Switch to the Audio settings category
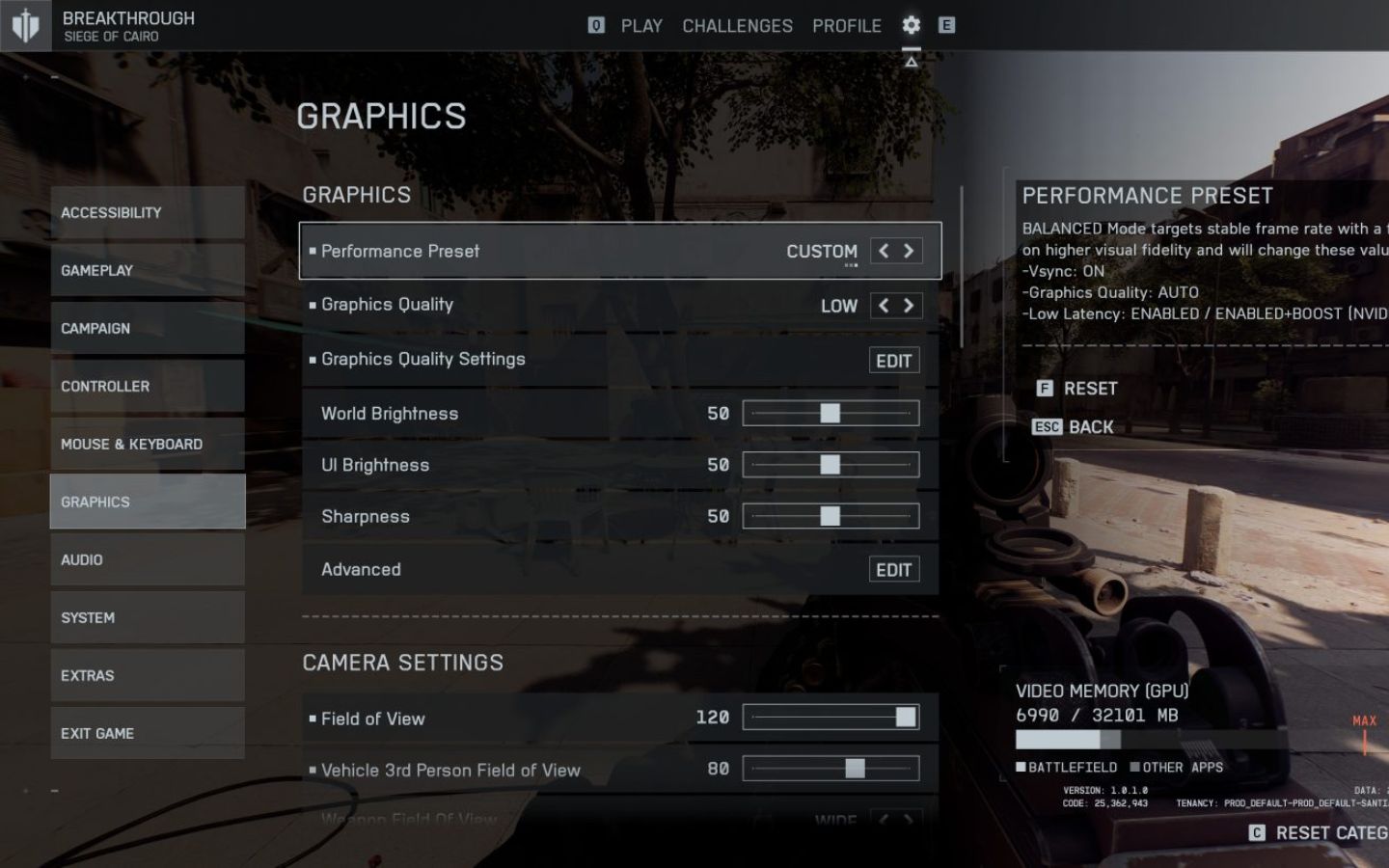The image size is (1389, 868). [x=148, y=559]
